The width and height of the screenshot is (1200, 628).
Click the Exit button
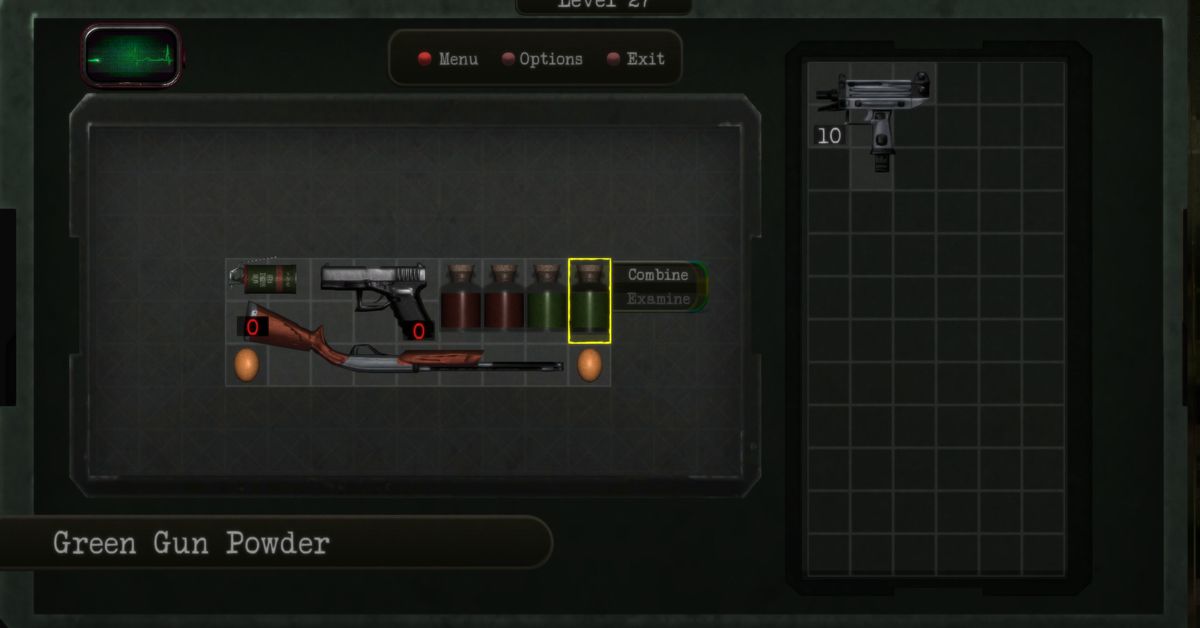coord(636,59)
